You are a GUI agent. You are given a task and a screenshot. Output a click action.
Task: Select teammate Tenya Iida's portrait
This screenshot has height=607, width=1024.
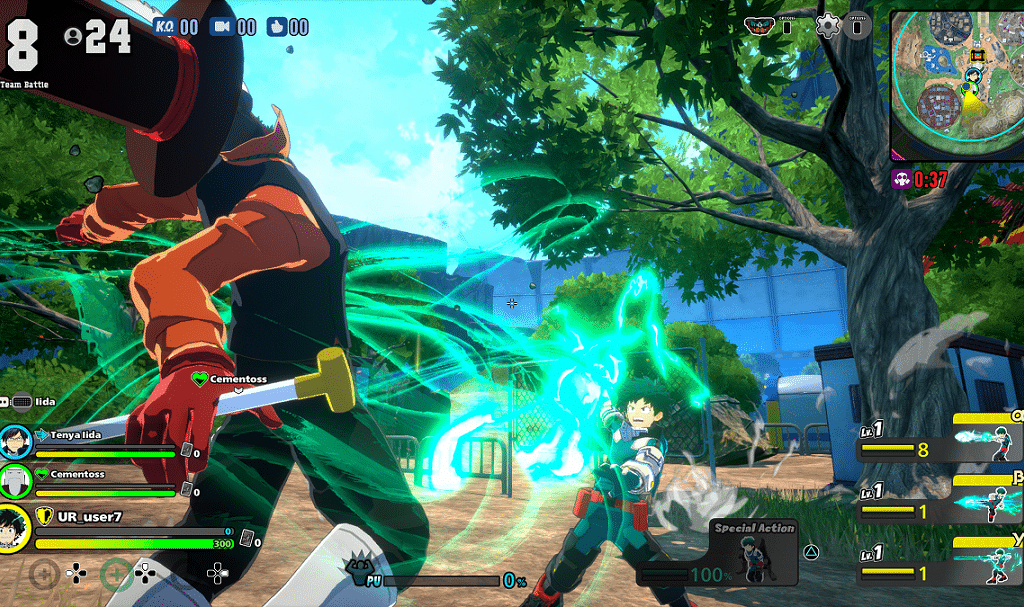click(x=15, y=441)
